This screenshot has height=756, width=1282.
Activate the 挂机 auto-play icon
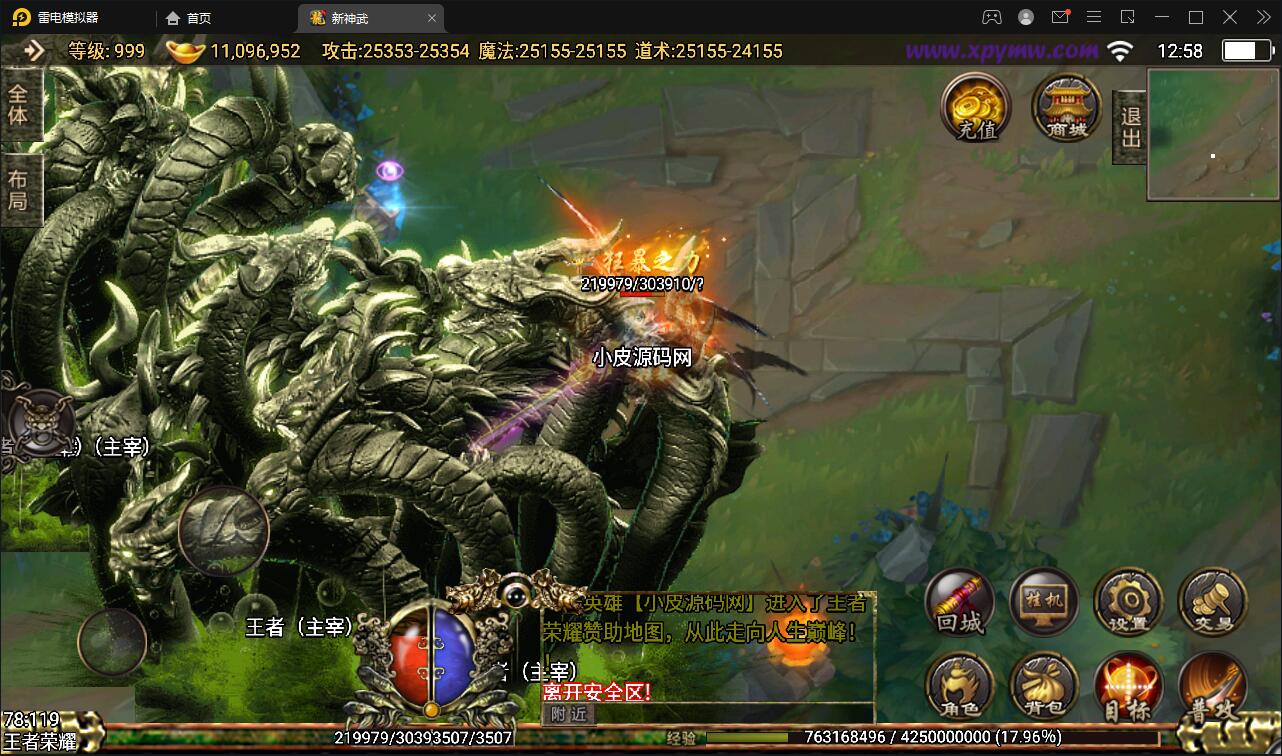pos(1043,602)
